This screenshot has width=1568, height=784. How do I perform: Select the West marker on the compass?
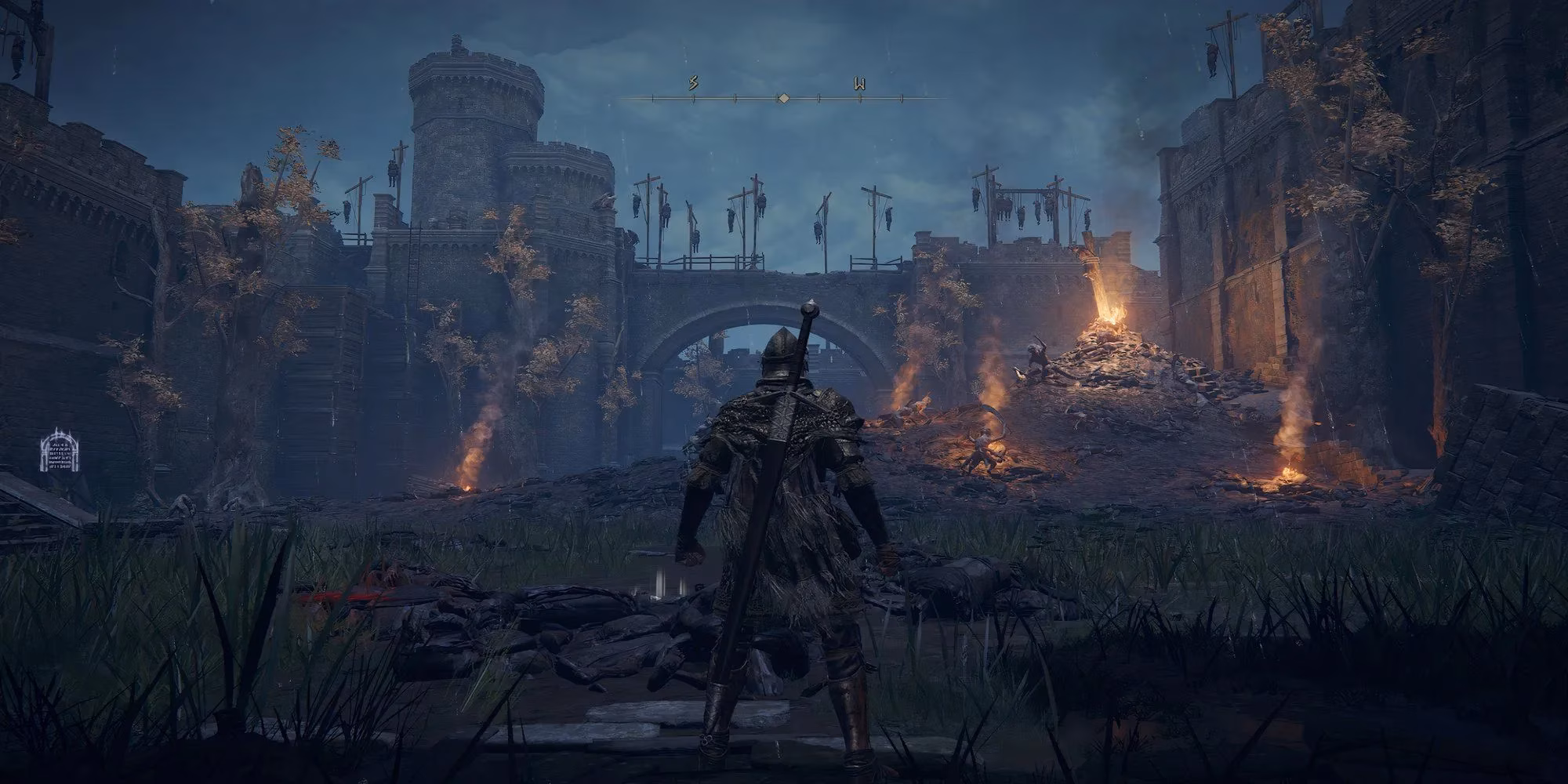pos(860,84)
